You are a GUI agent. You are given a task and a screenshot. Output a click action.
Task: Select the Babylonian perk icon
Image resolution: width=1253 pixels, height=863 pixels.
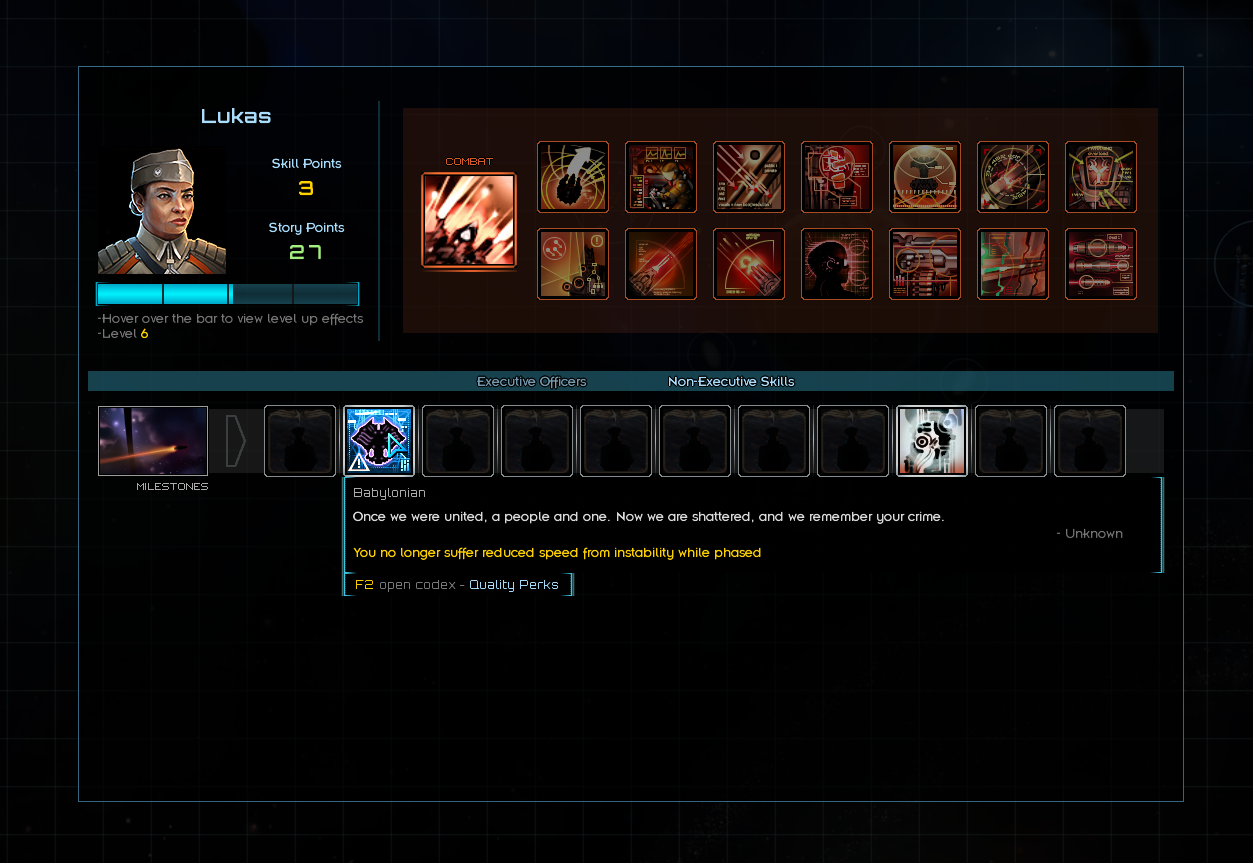[379, 441]
